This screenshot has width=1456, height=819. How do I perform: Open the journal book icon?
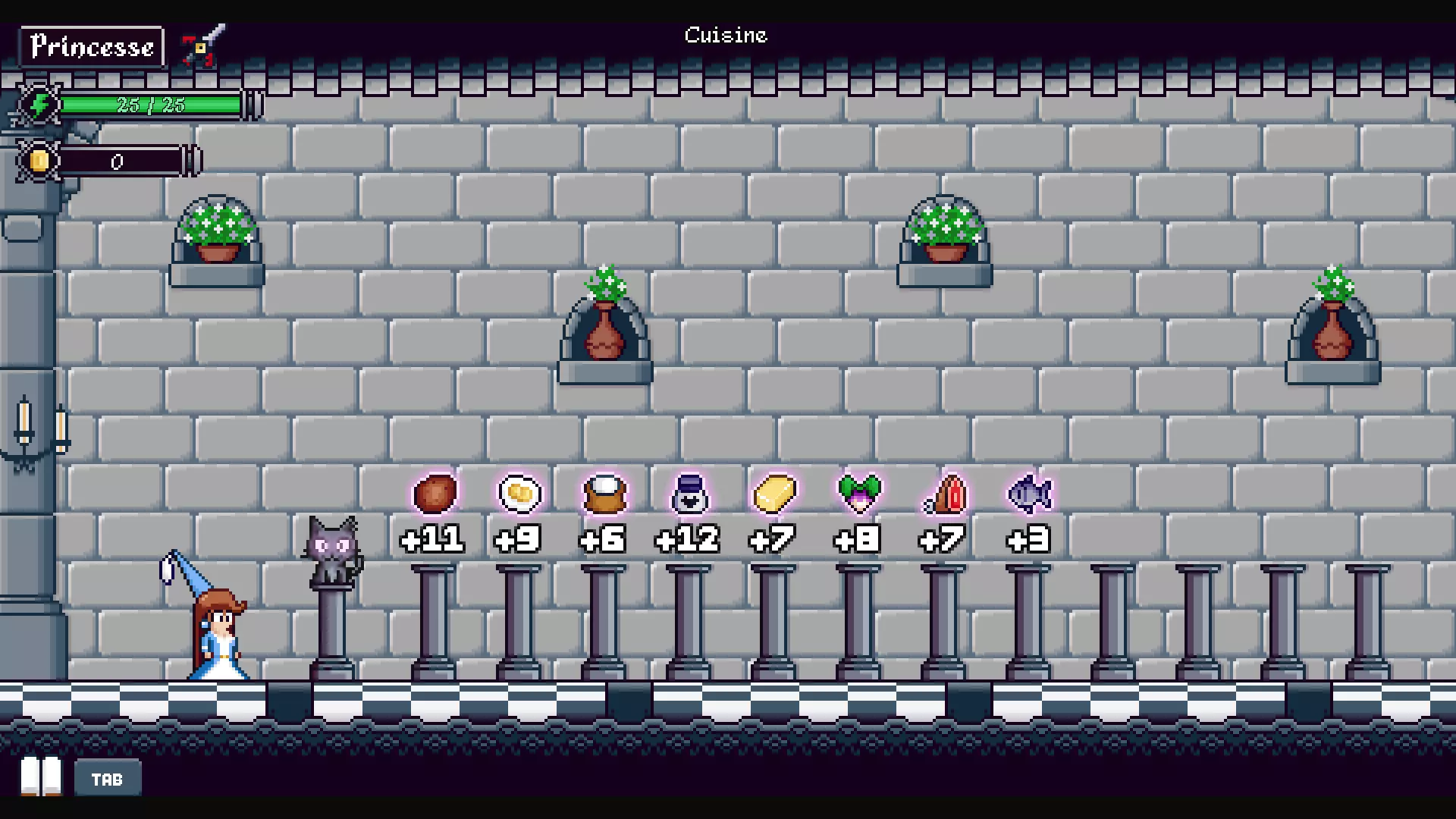pos(41,776)
